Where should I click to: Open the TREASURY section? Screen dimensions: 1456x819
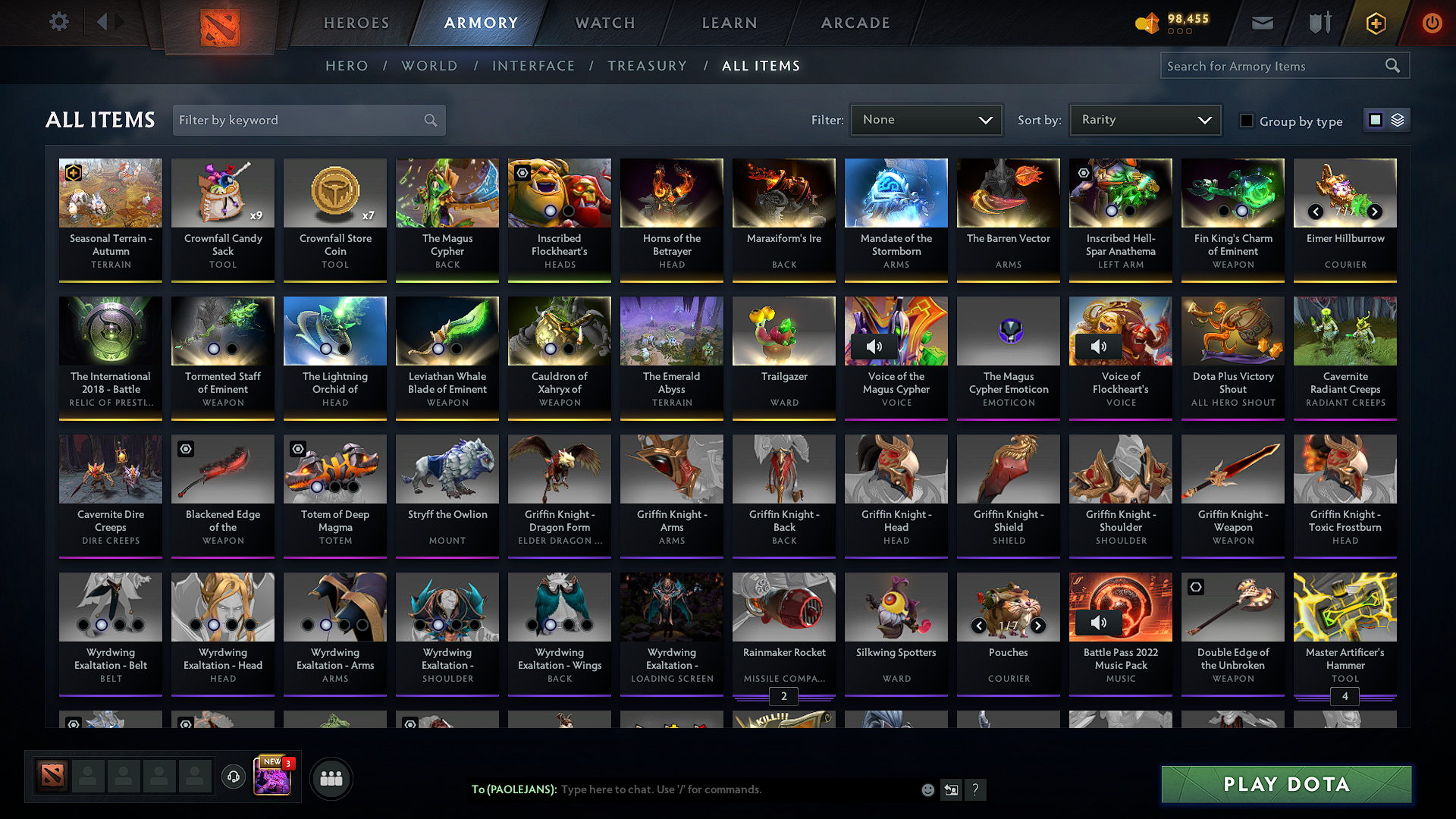click(x=647, y=66)
